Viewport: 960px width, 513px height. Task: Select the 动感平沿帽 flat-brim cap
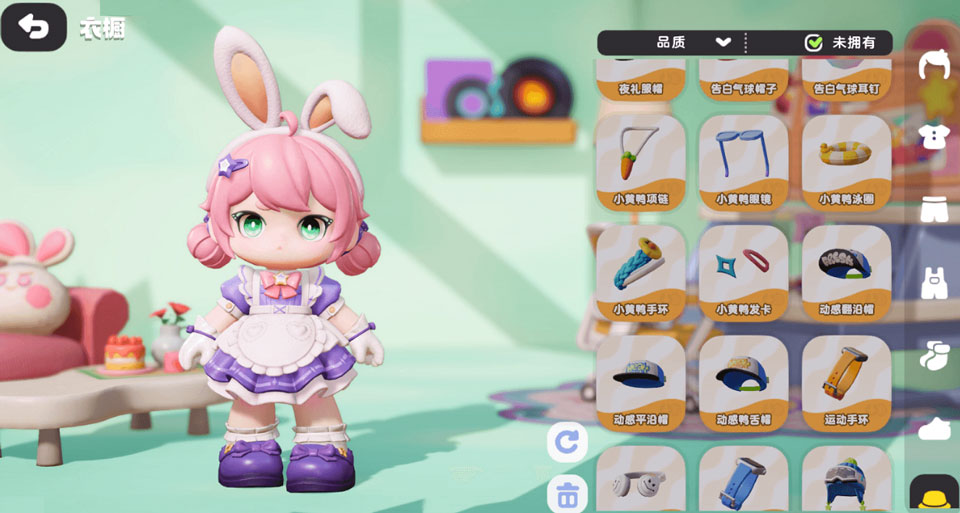tap(641, 382)
